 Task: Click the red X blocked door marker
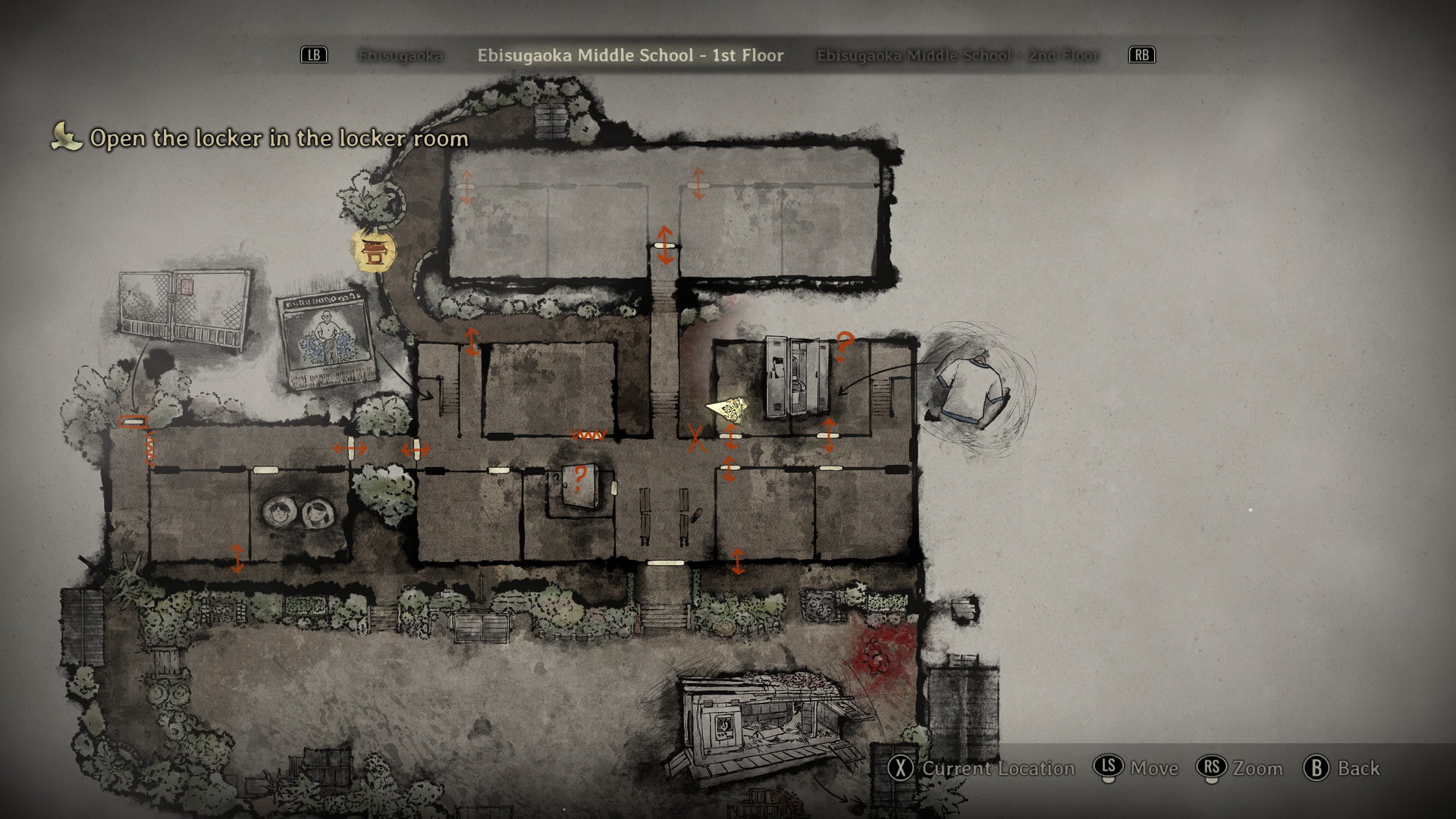(695, 438)
